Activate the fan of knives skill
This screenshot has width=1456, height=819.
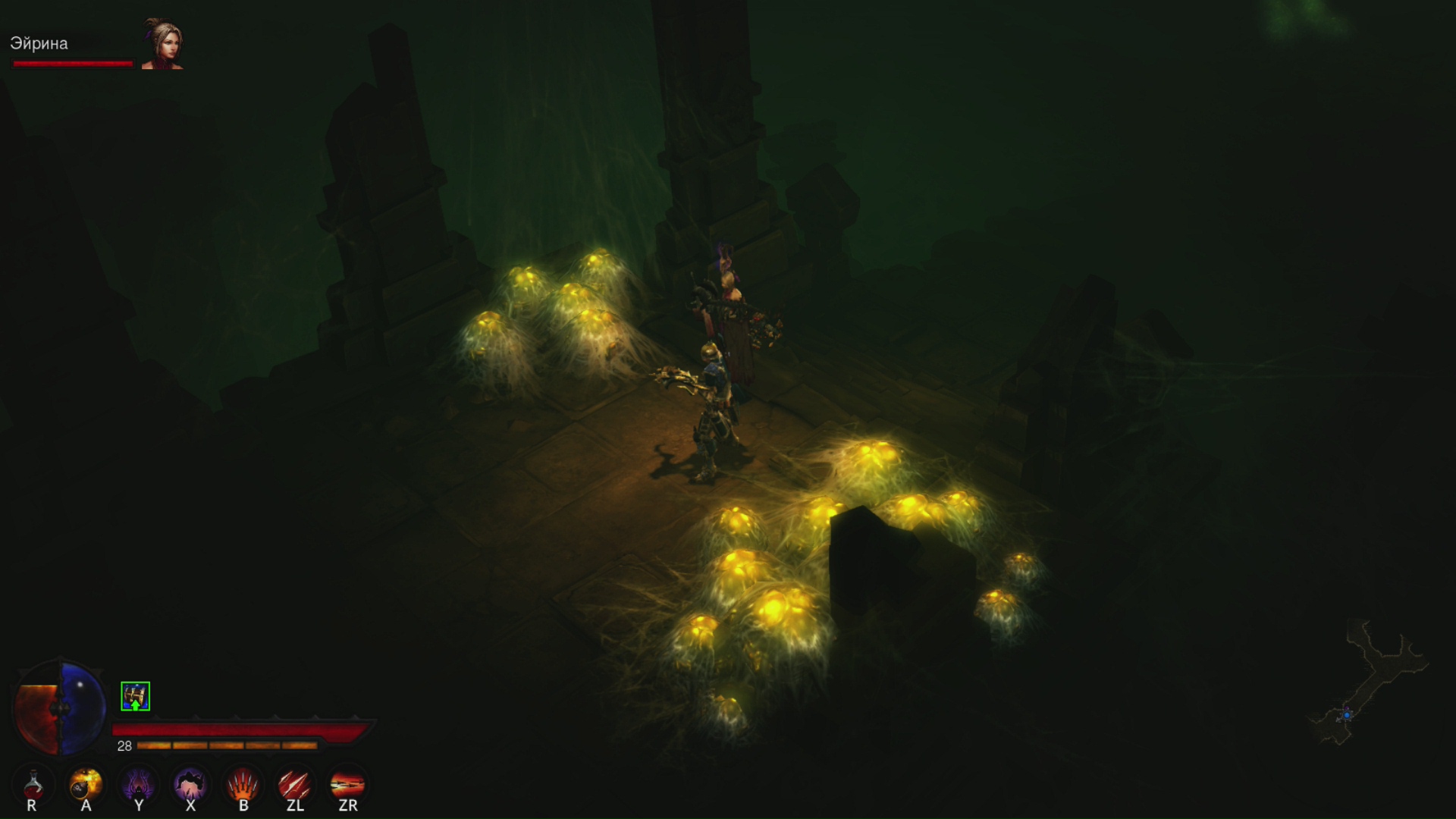tap(243, 784)
